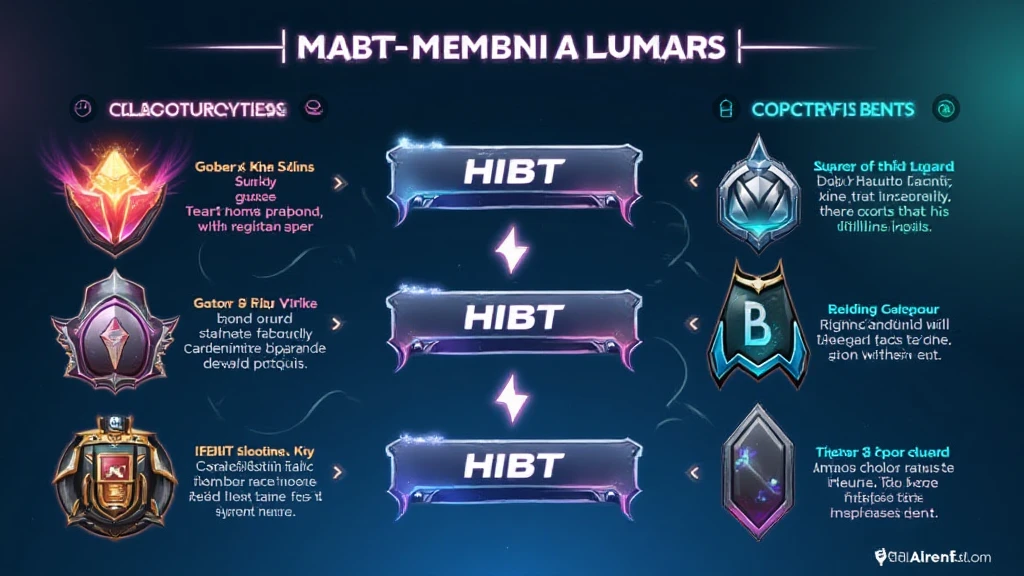Screen dimensions: 1024x576
Task: Choose the dark hexagonal crystal badge
Action: 752,466
